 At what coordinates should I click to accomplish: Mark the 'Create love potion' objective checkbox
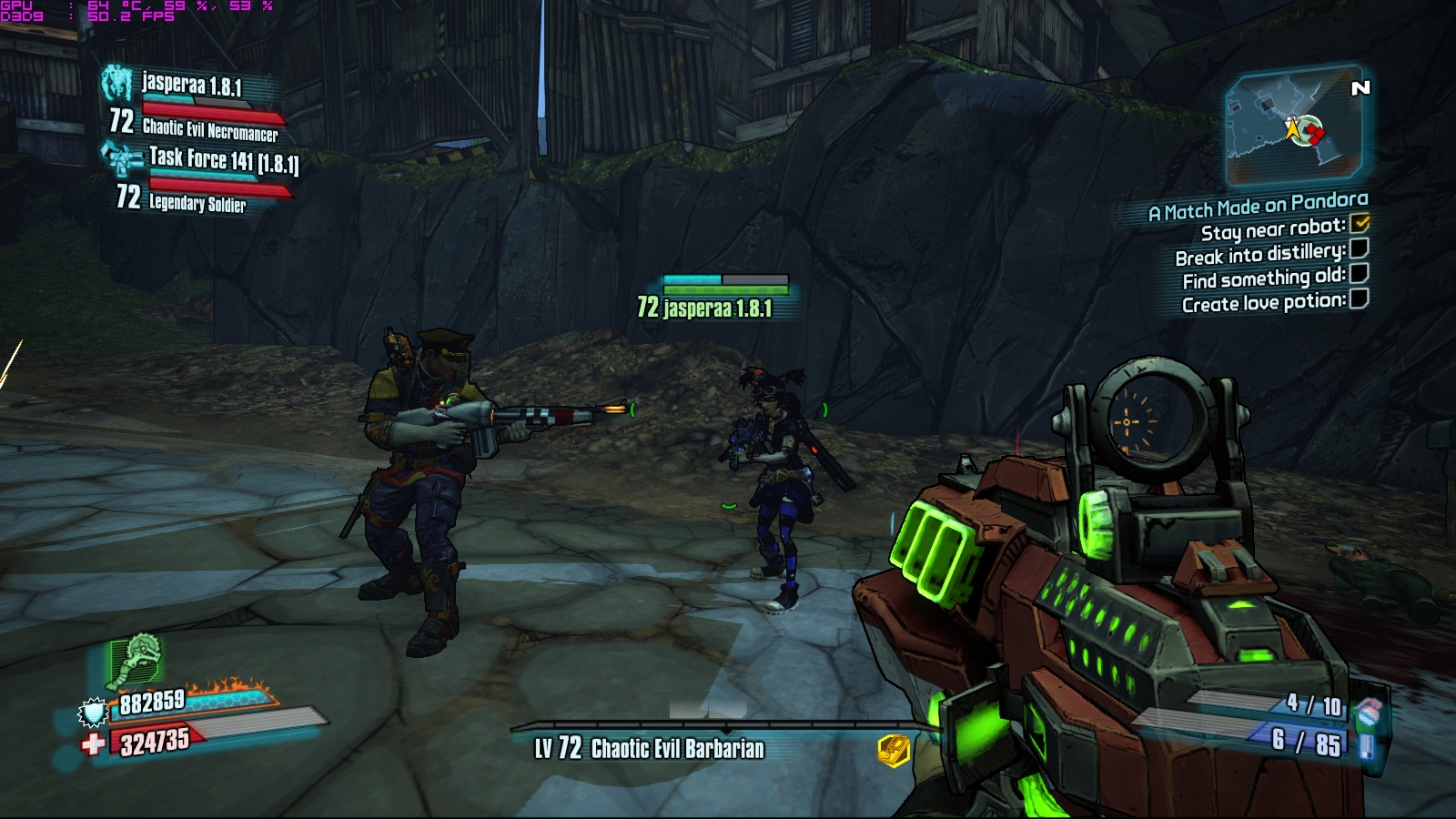[x=1359, y=298]
